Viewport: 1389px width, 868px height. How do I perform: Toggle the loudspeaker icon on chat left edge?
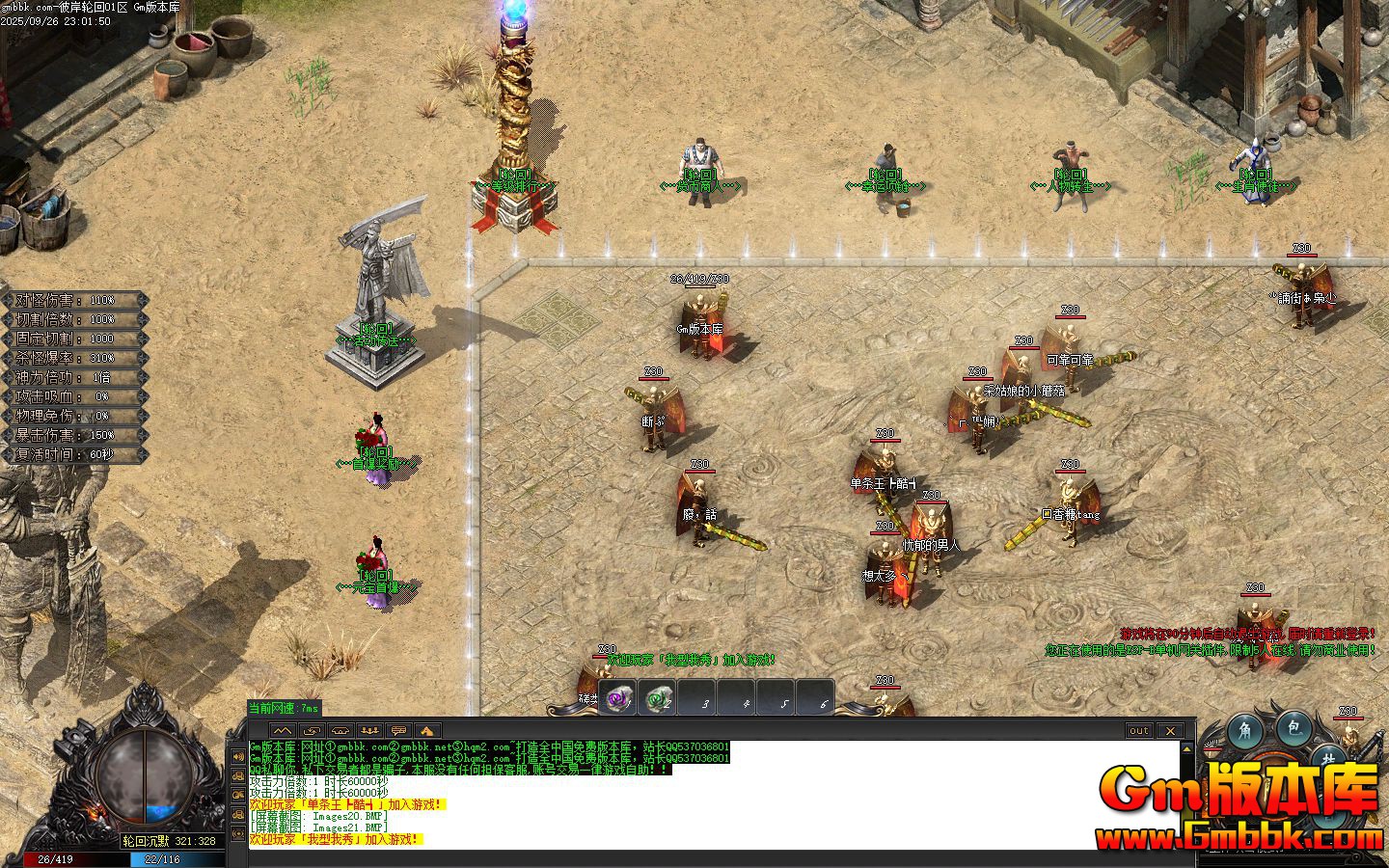coord(238,834)
